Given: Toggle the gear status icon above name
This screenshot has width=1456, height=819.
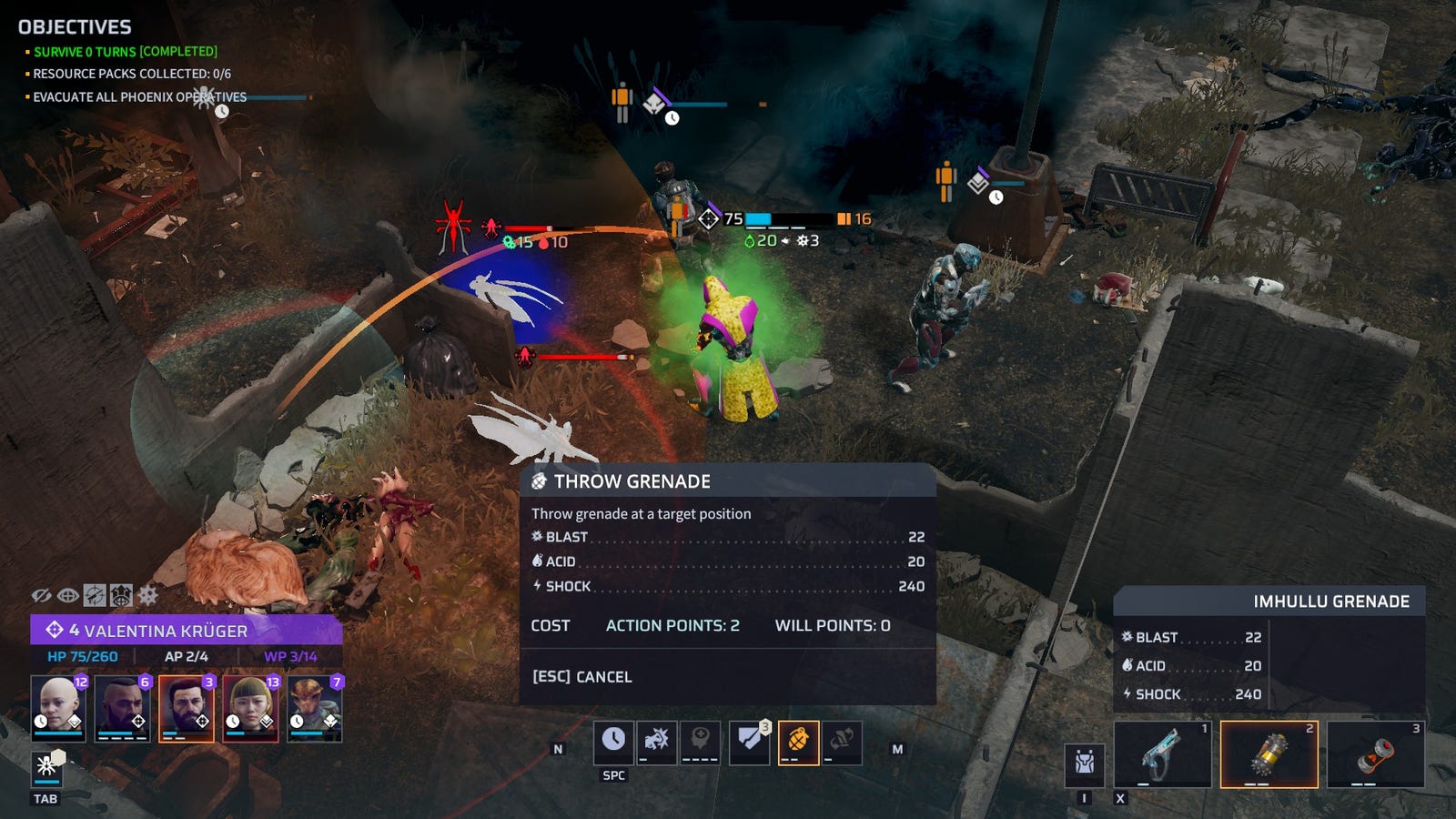Looking at the screenshot, I should tap(148, 596).
